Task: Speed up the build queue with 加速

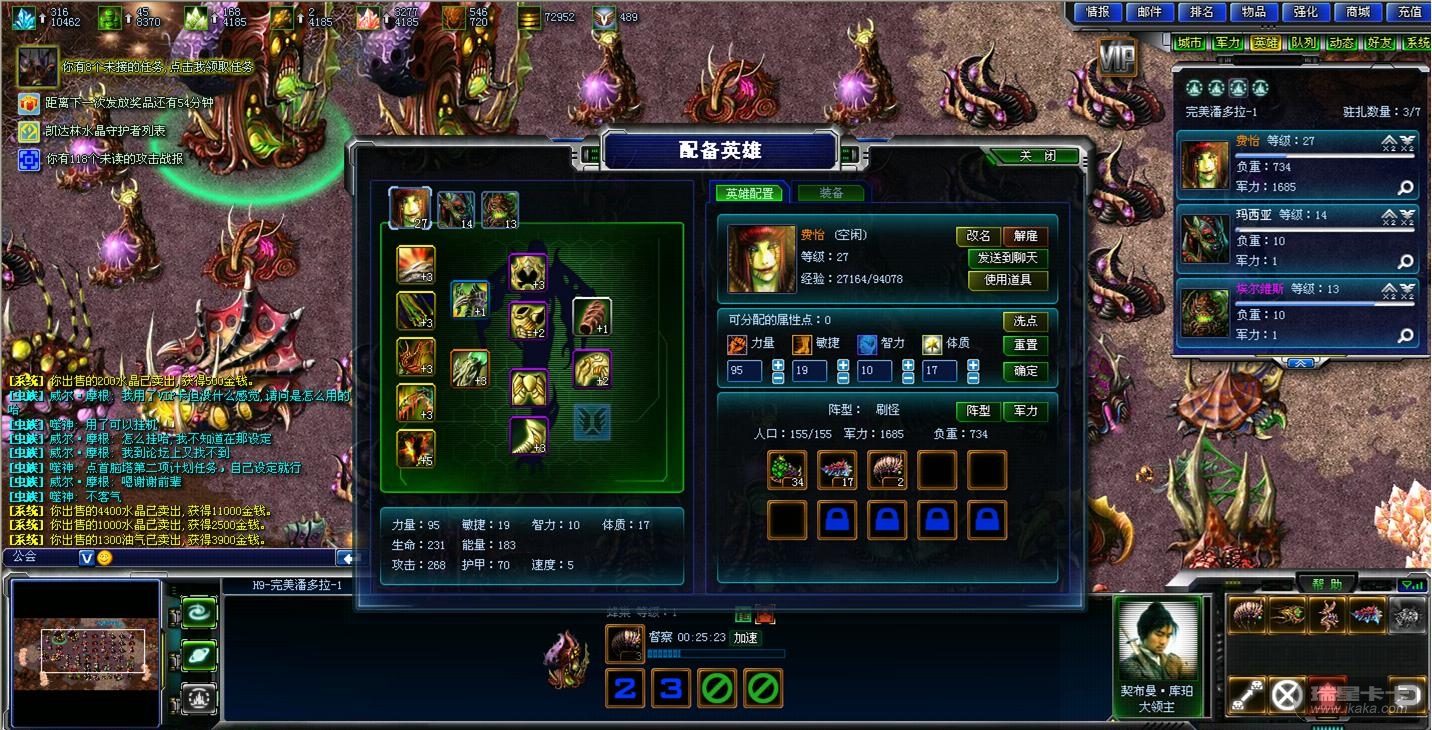Action: [746, 638]
